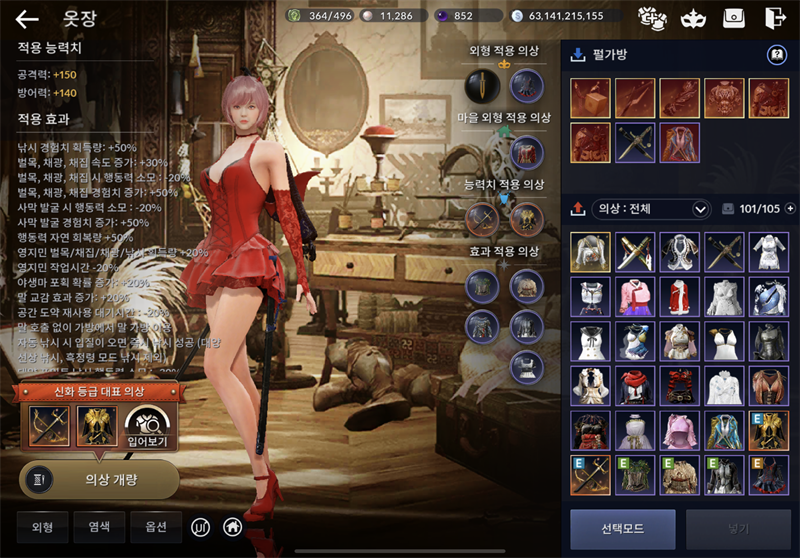Click the home icon button

(233, 525)
